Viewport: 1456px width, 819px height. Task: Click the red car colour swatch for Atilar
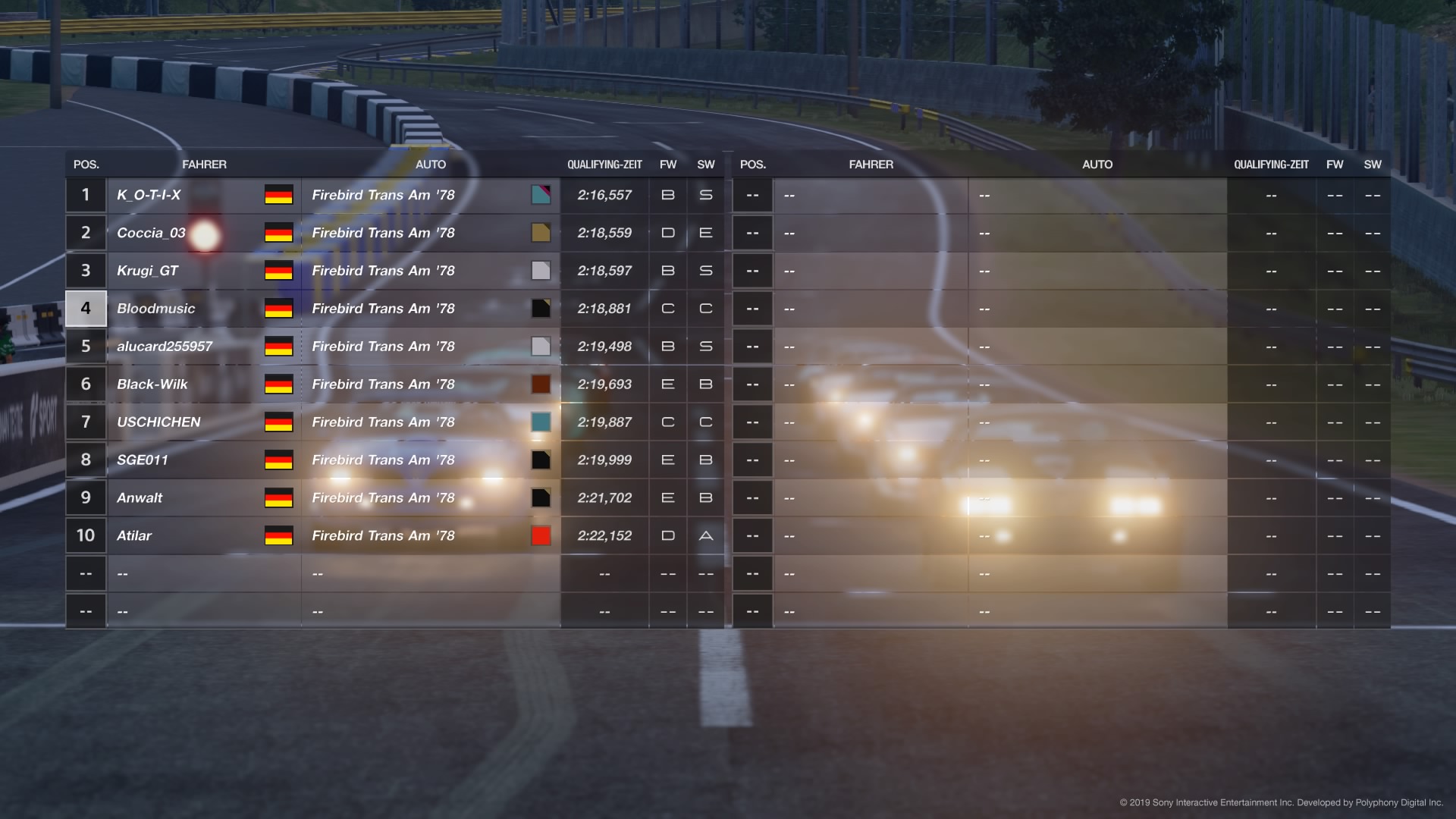coord(541,536)
